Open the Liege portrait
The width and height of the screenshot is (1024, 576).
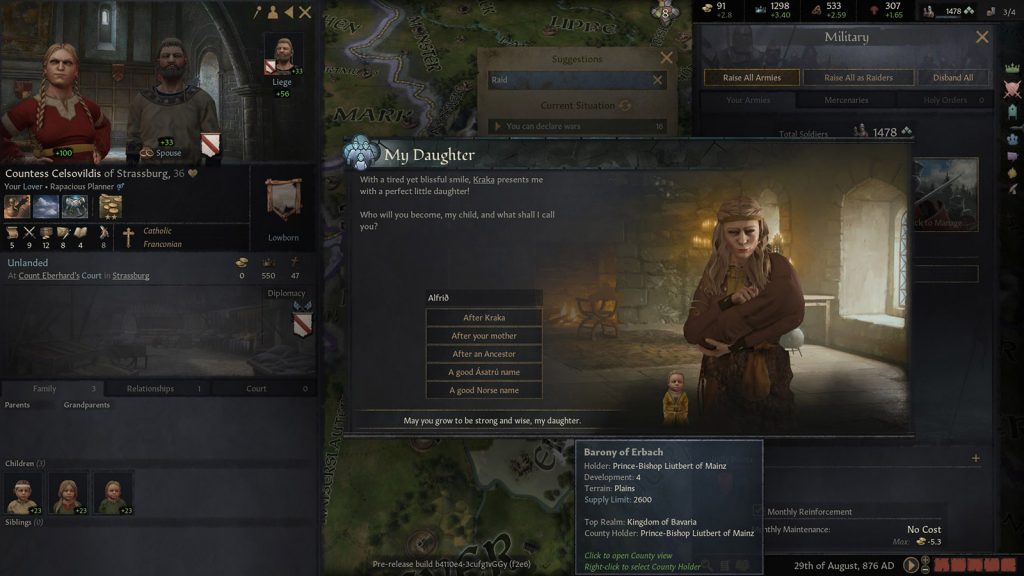click(x=282, y=56)
